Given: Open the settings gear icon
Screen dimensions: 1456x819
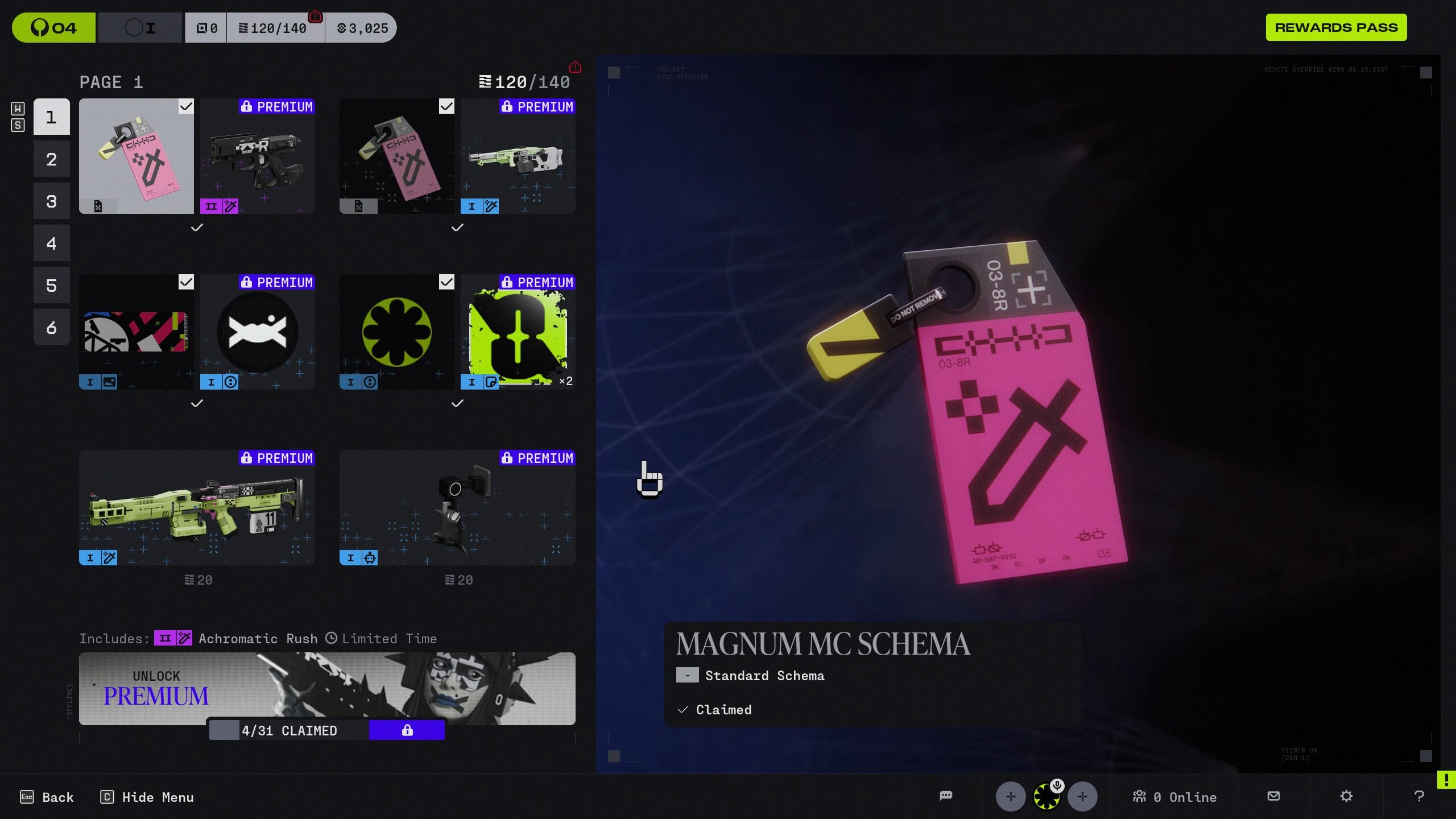Looking at the screenshot, I should (x=1346, y=796).
